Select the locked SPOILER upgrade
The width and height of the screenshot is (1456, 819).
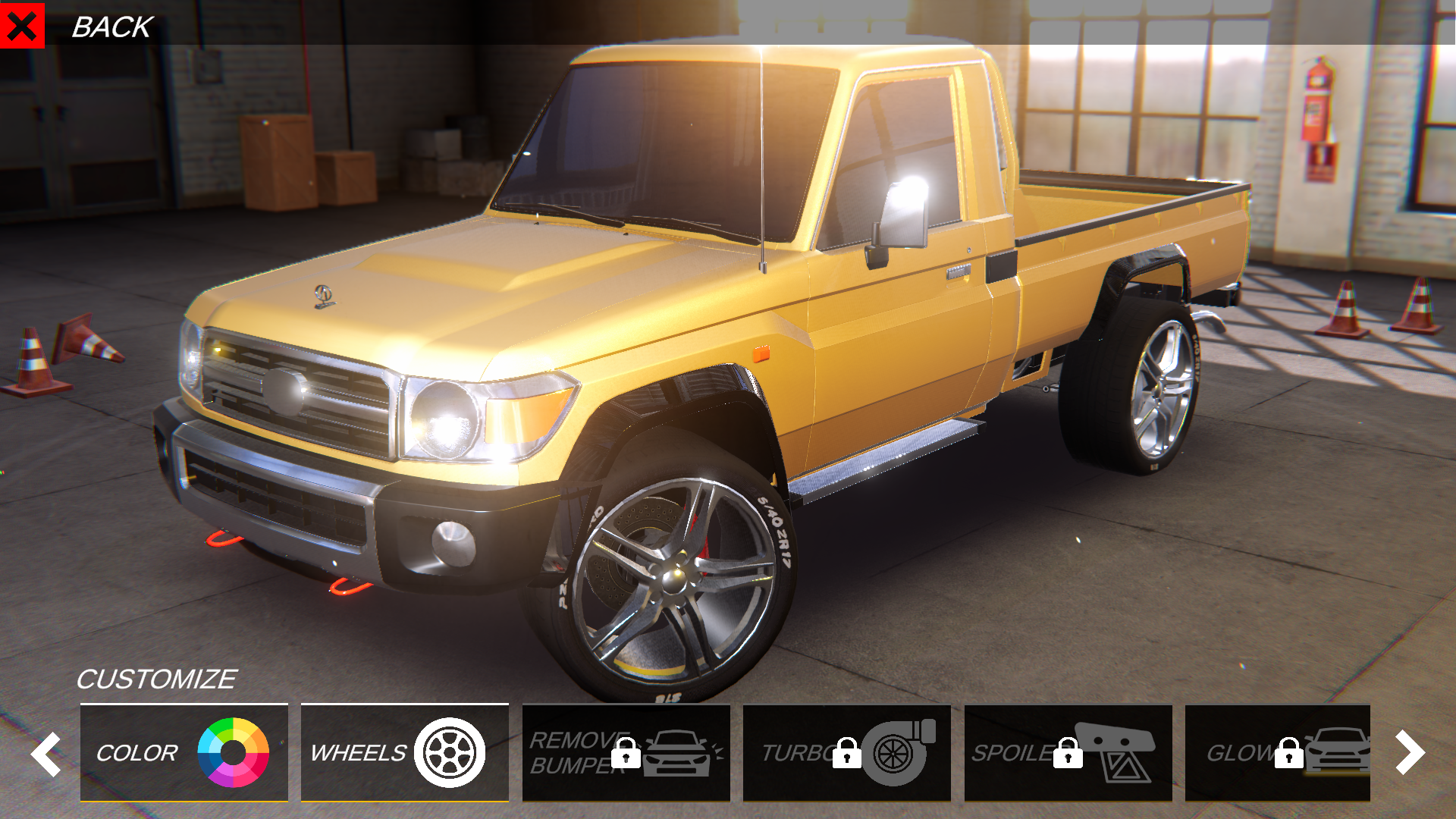point(1068,753)
